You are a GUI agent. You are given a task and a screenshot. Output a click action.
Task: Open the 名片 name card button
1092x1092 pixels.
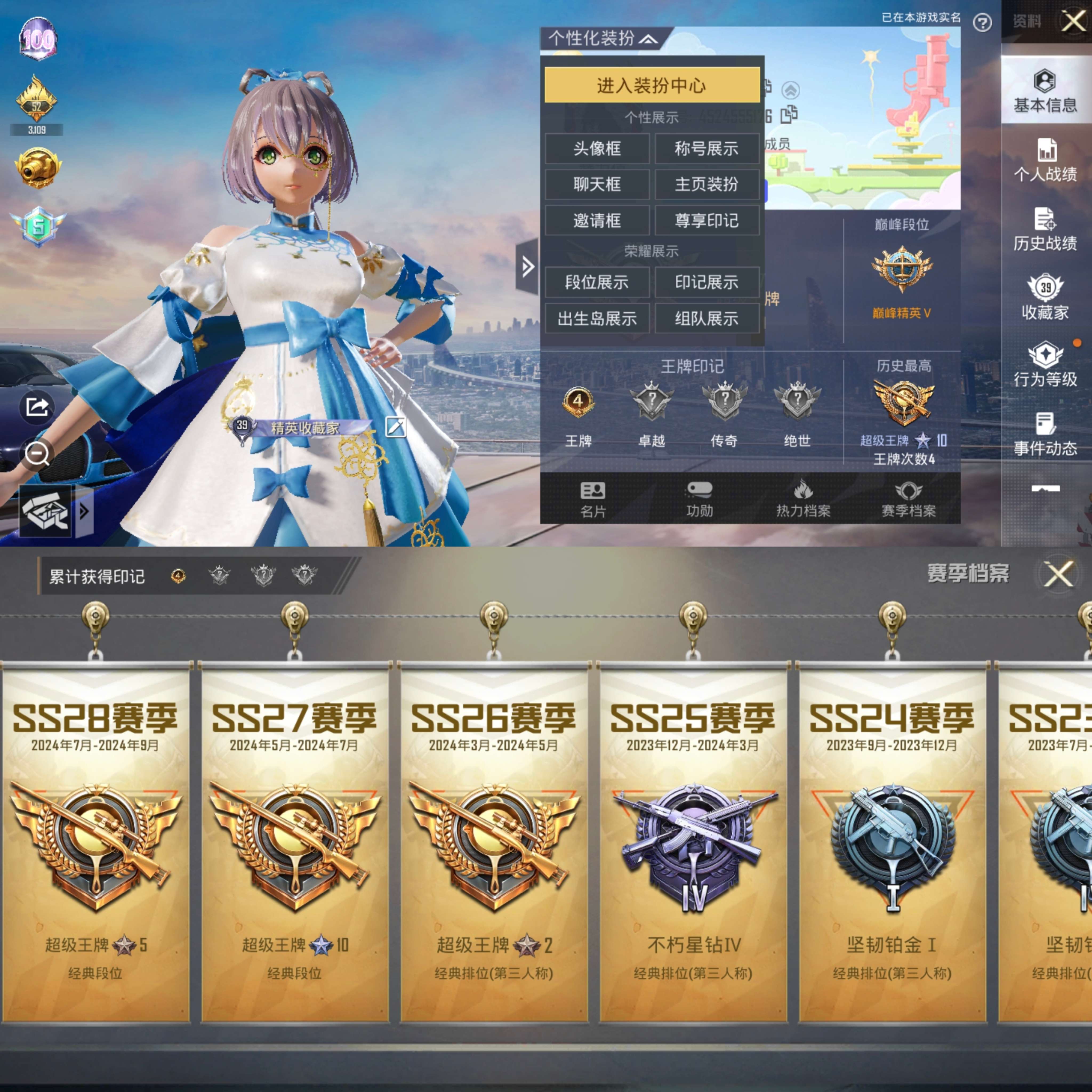(x=593, y=499)
